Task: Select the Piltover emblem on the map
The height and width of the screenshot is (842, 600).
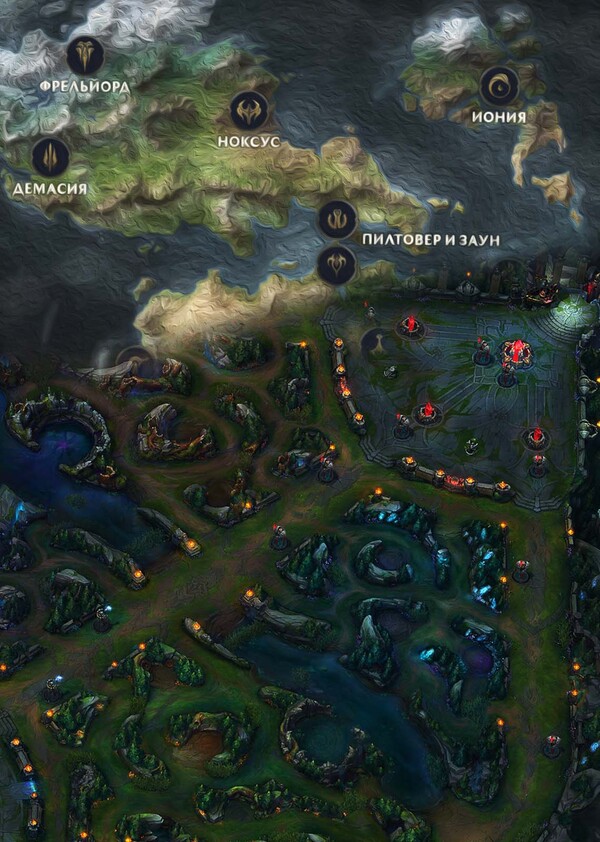Action: coord(337,219)
